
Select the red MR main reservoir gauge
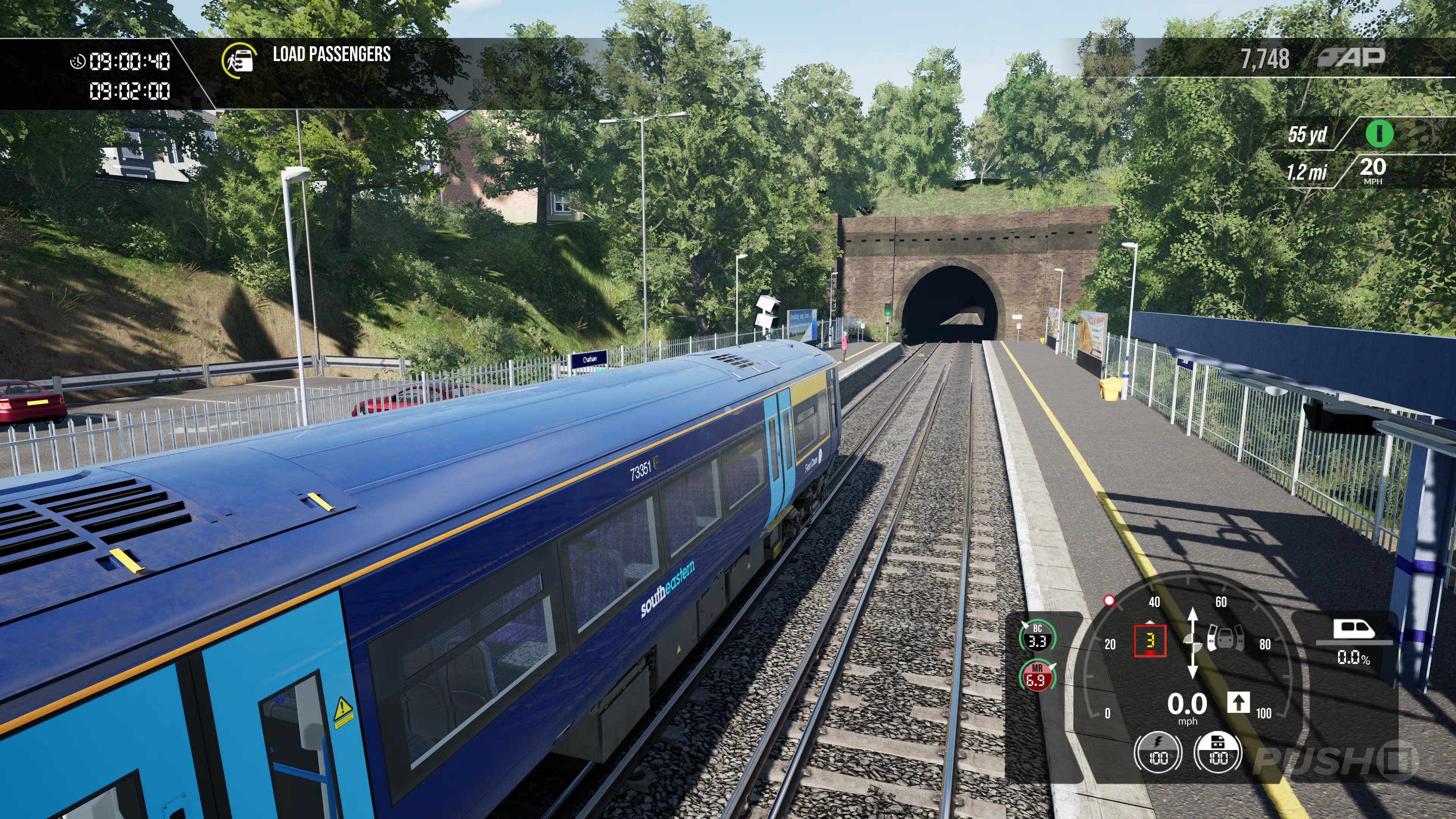coord(1037,676)
